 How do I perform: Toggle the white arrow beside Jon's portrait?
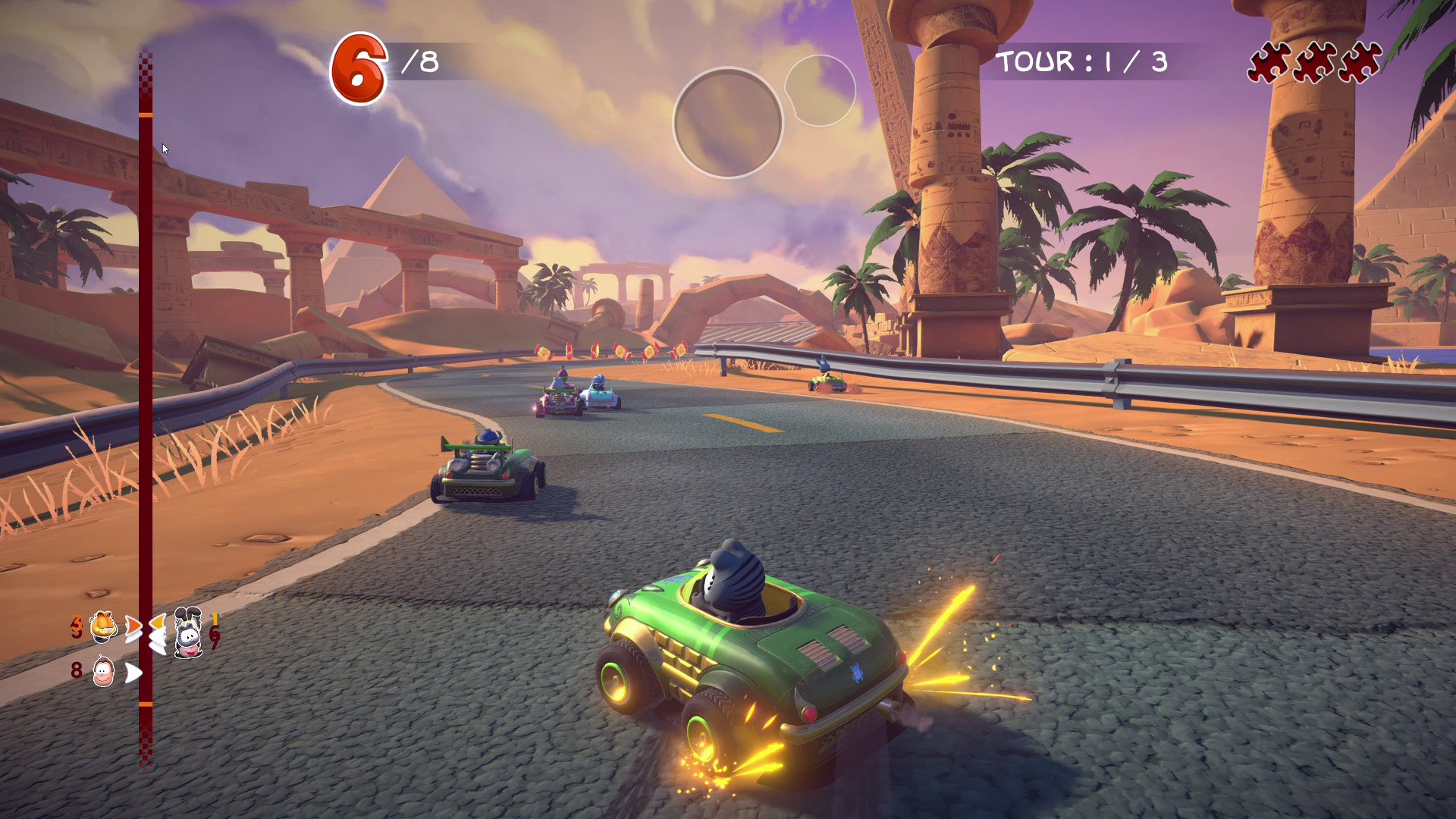(133, 673)
